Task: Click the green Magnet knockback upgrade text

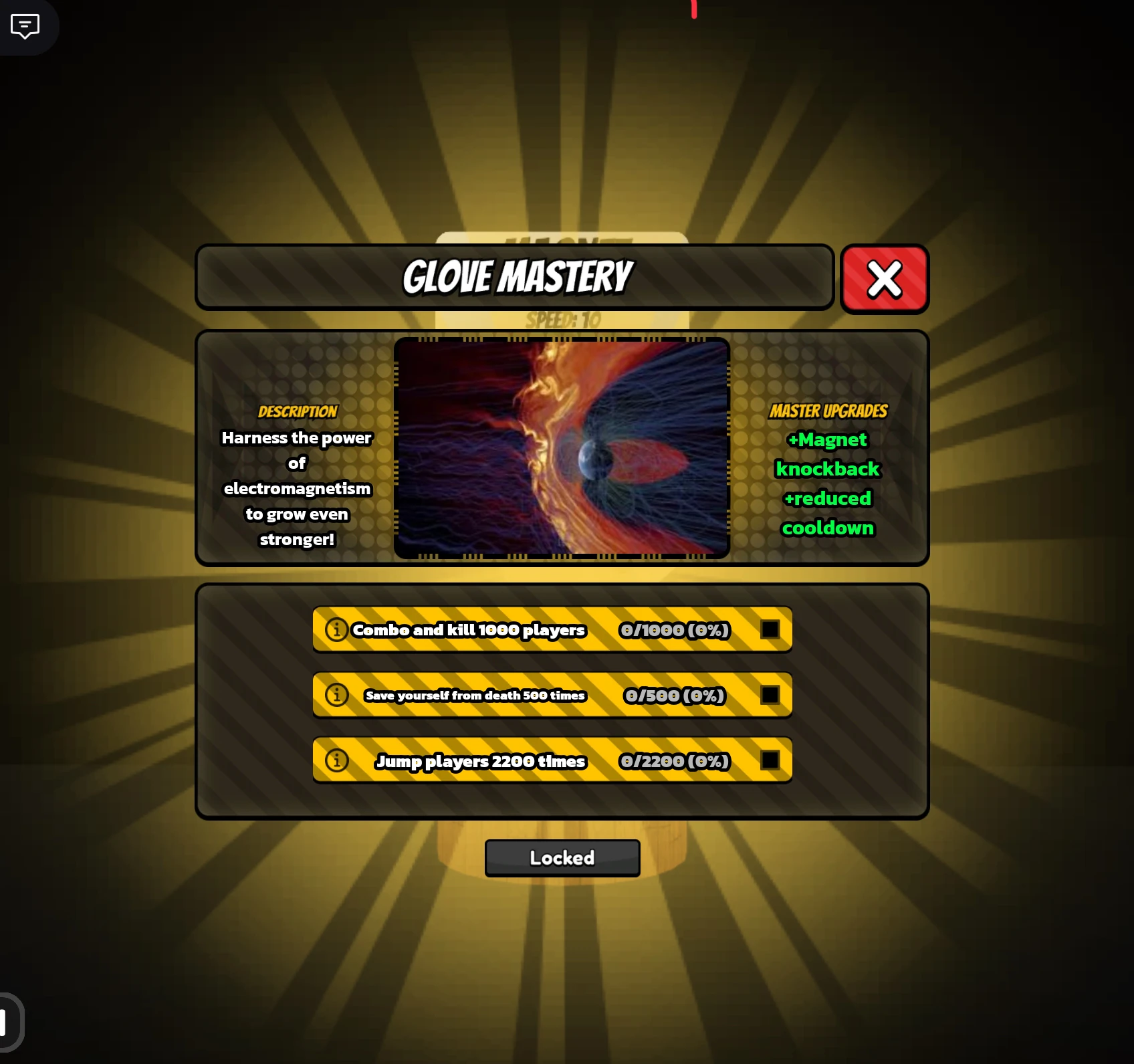Action: click(828, 454)
